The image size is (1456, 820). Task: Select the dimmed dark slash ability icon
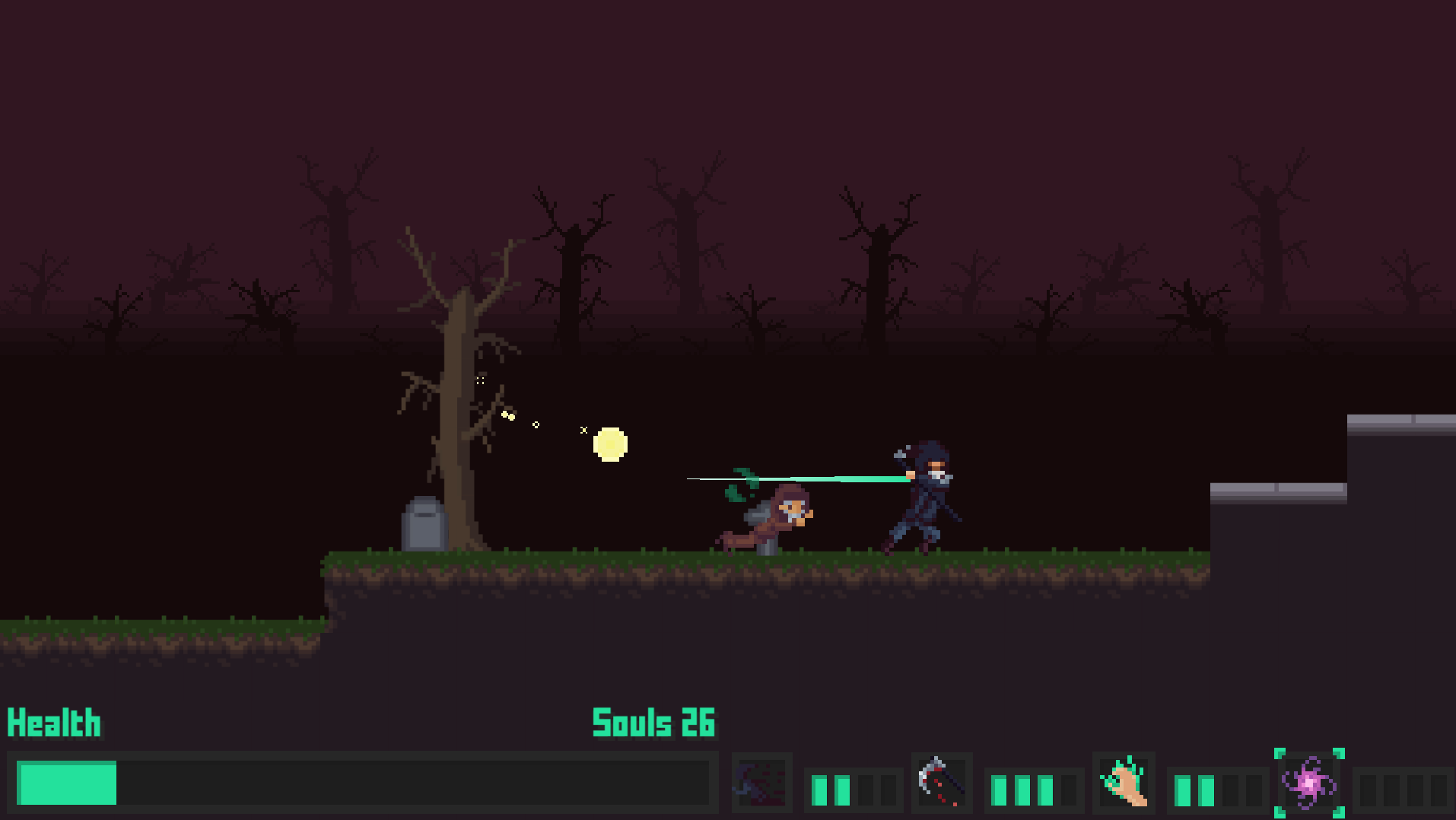[x=761, y=783]
